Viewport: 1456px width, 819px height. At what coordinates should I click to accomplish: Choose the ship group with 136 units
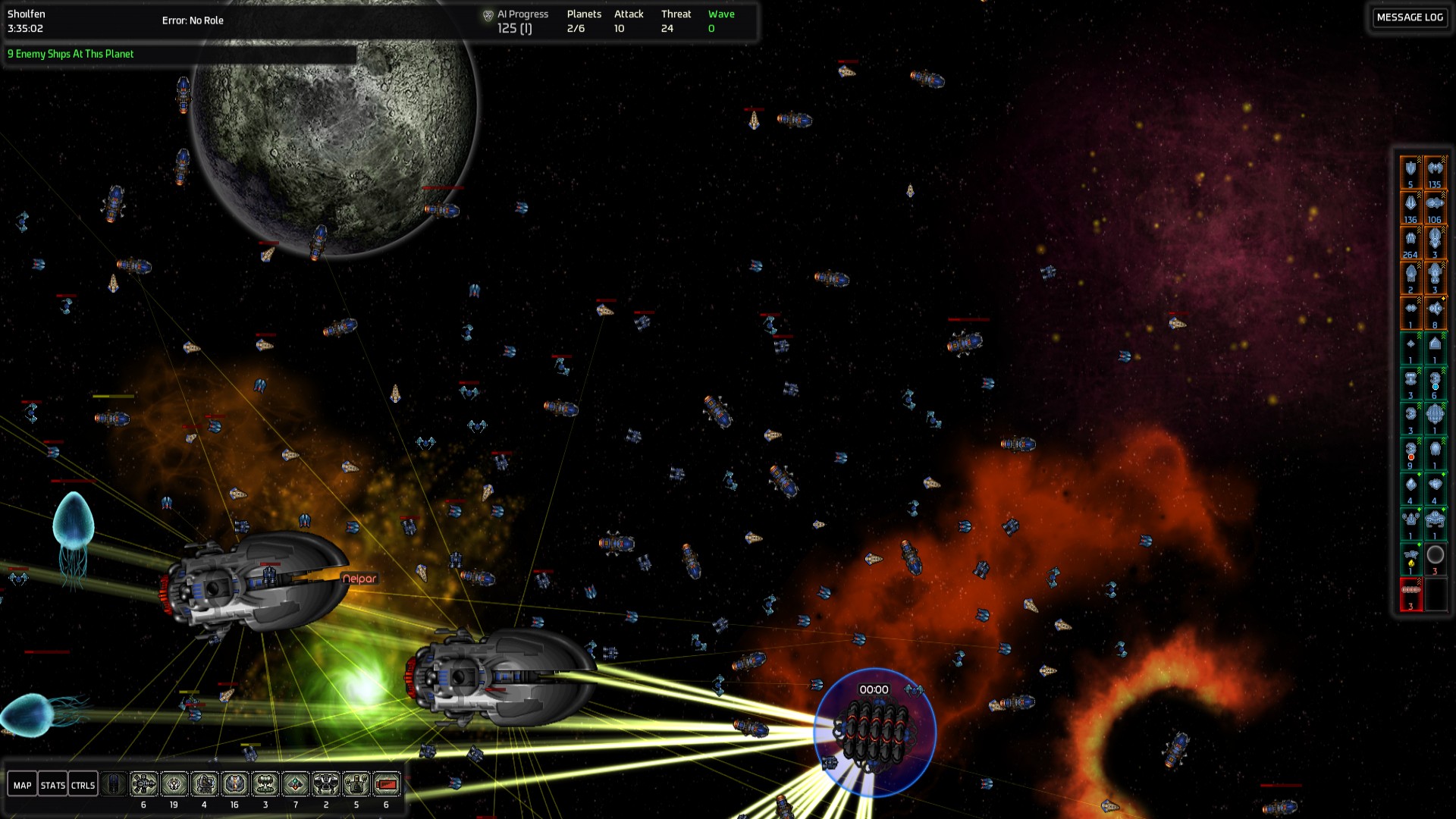(1410, 207)
